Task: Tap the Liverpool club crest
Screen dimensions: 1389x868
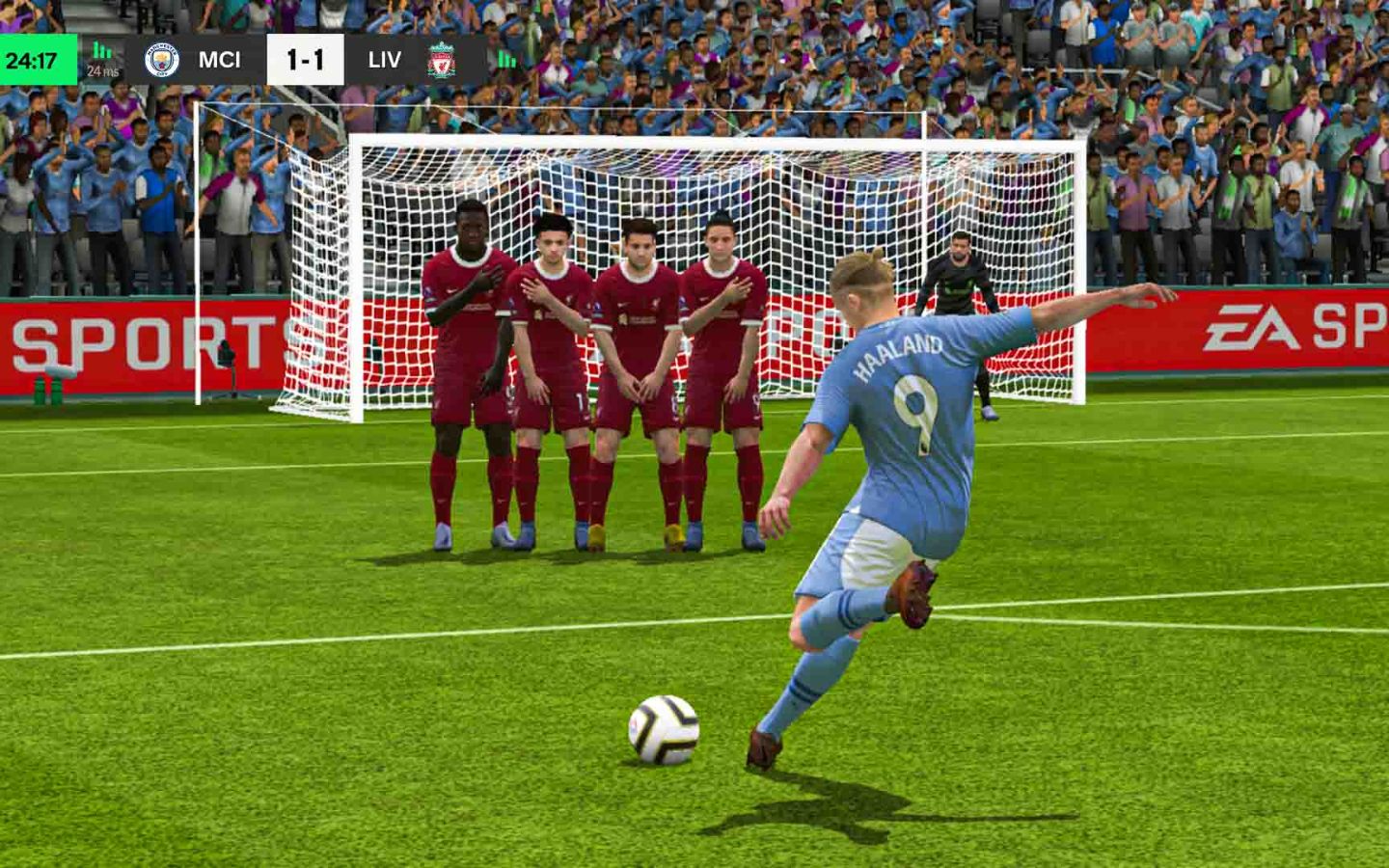Action: click(443, 60)
